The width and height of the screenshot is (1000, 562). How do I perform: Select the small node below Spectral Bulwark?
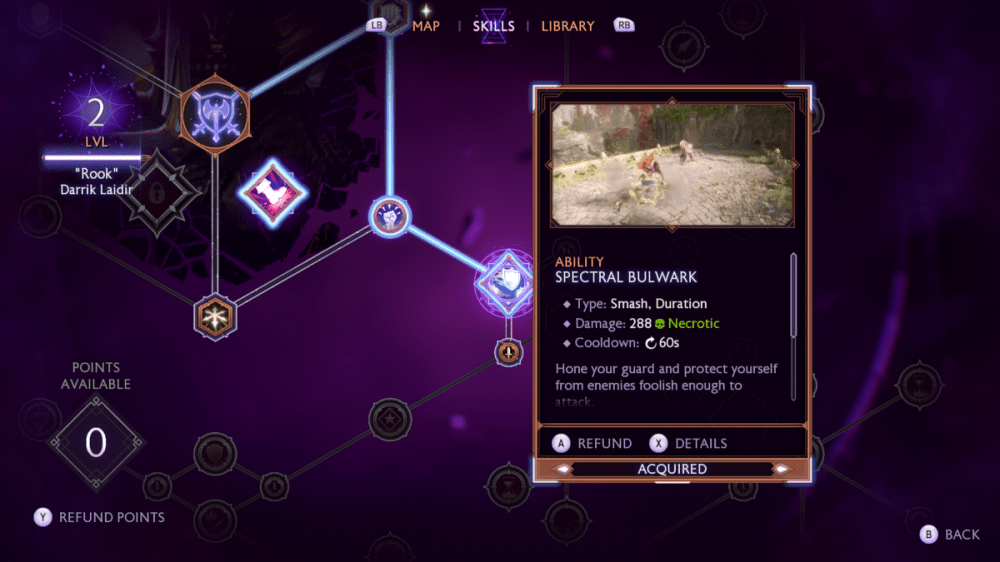pos(509,351)
